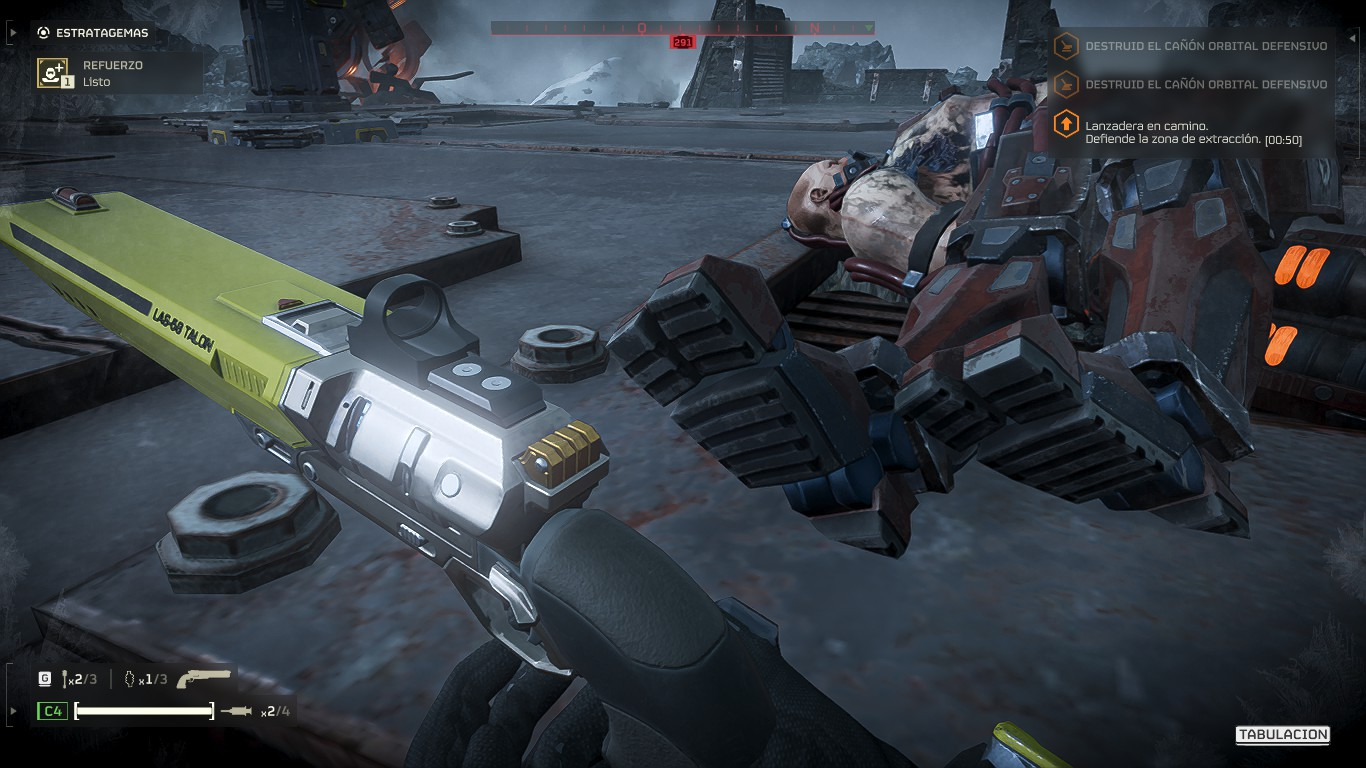
Task: Click the compass heading bar
Action: tap(682, 28)
